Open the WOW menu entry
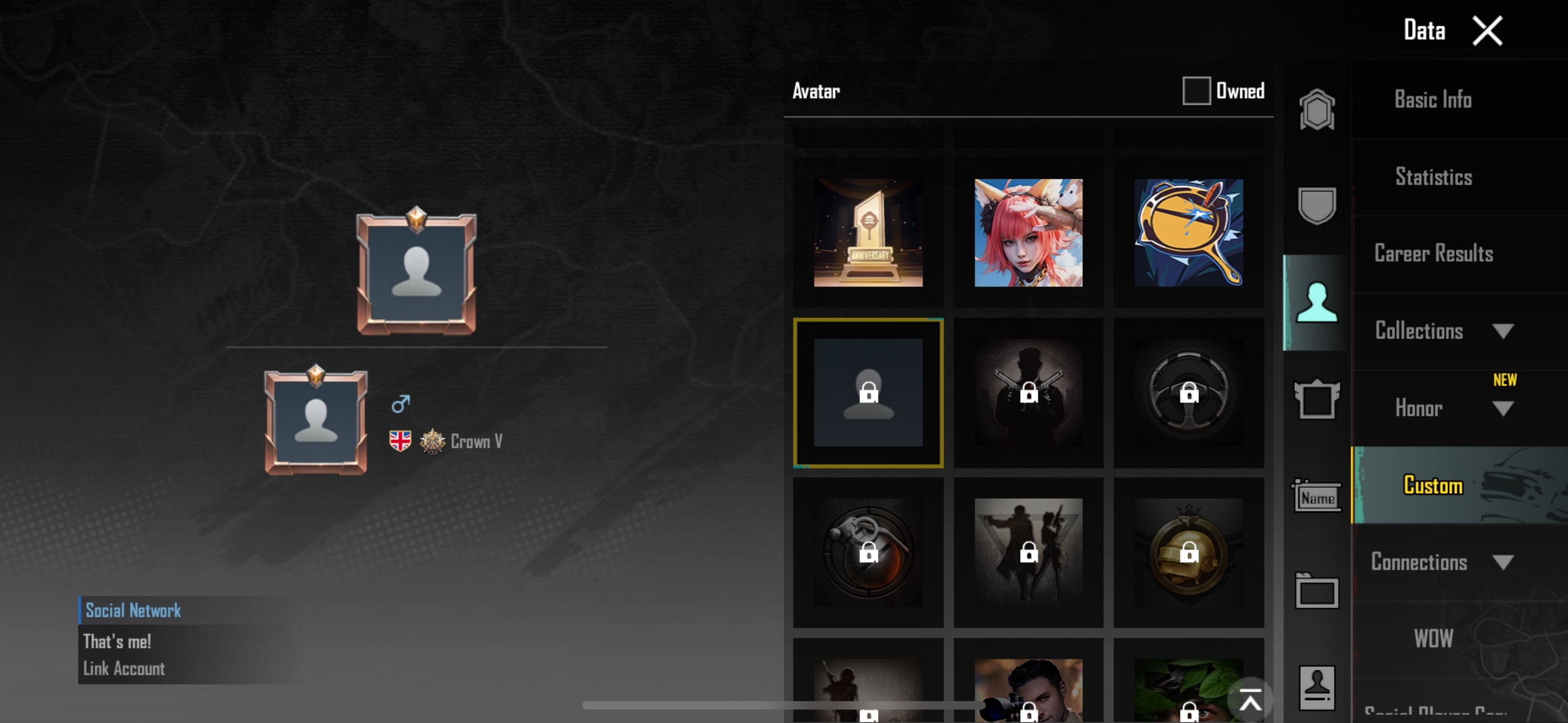1568x723 pixels. tap(1432, 638)
